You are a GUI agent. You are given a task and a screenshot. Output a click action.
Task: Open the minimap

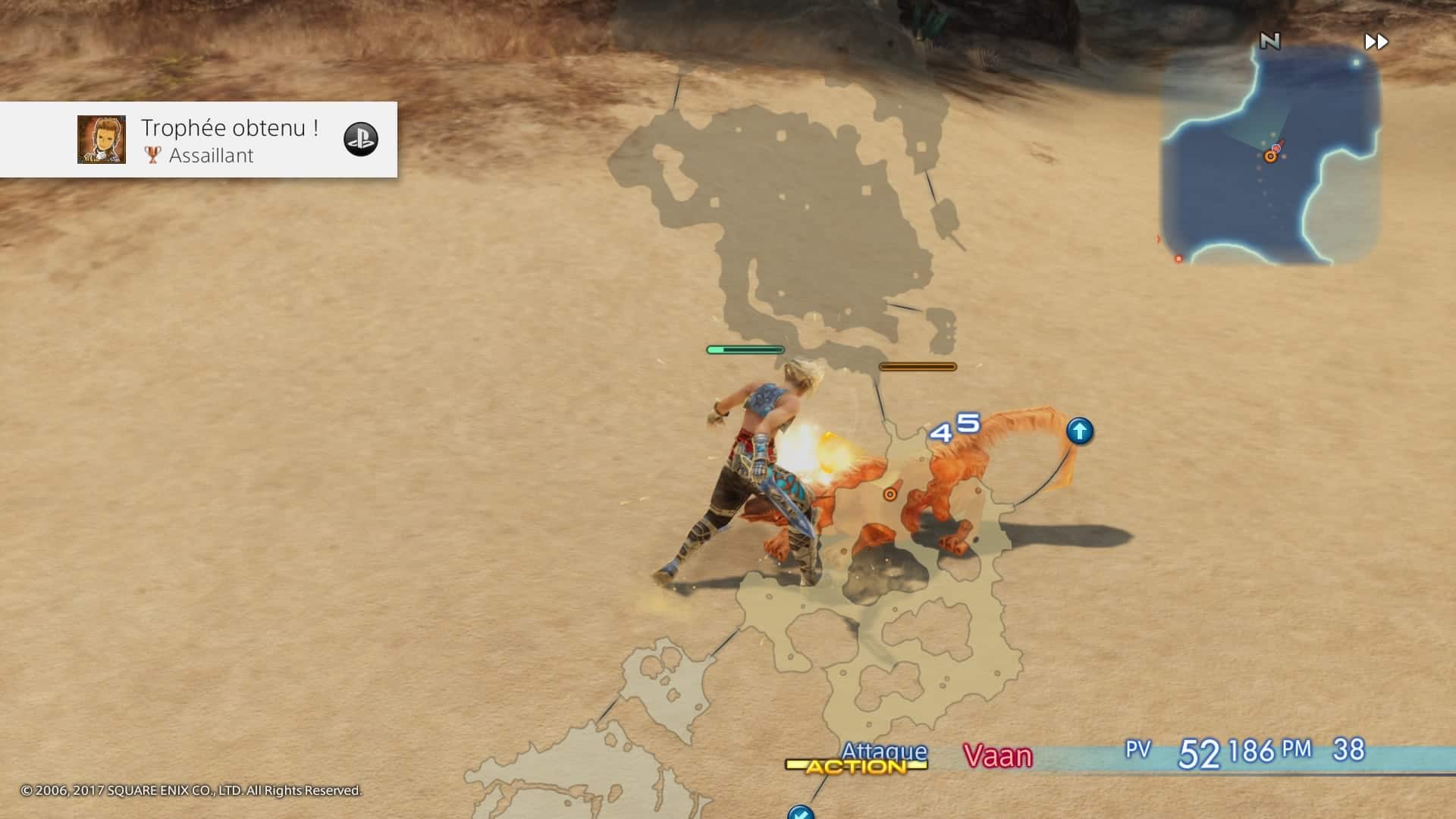1270,155
